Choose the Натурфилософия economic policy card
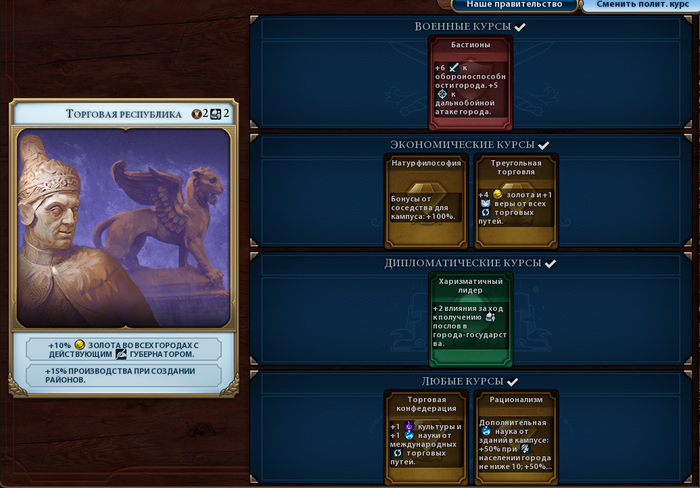Viewport: 700px width, 488px height. tap(427, 200)
